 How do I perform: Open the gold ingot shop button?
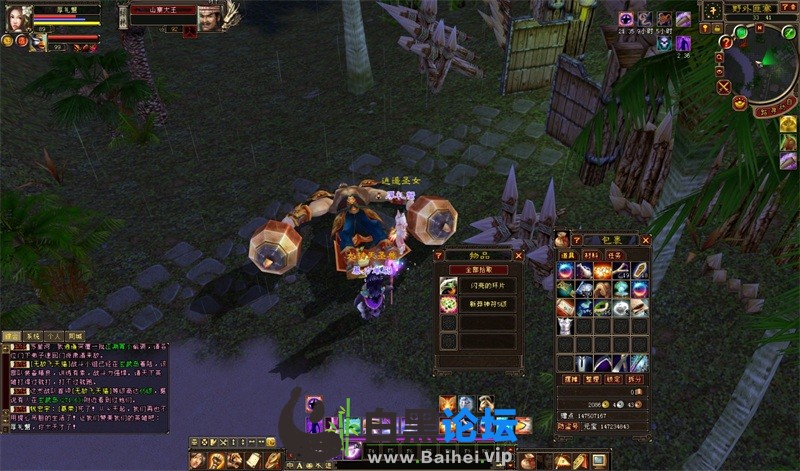[740, 101]
